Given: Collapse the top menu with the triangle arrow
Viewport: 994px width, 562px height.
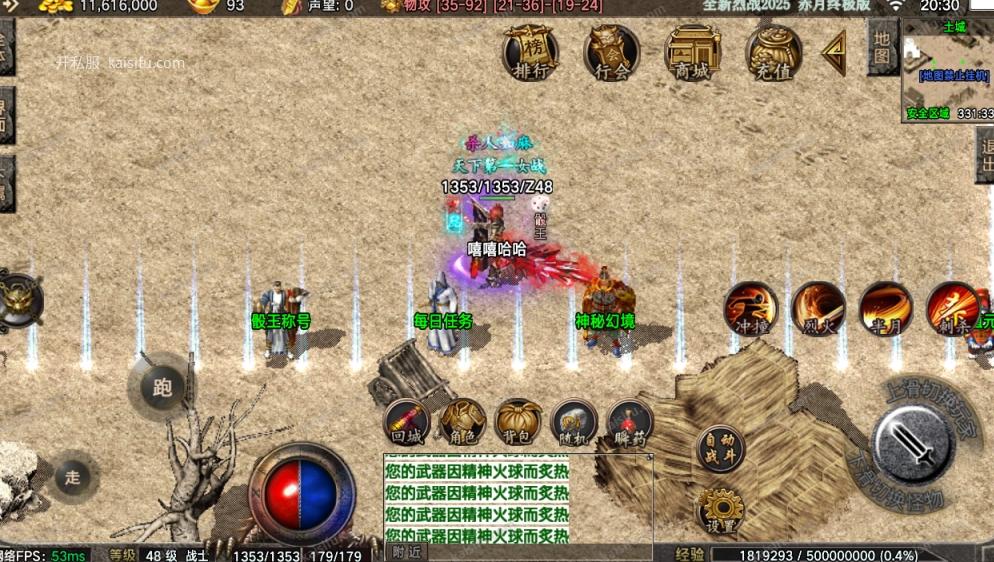Looking at the screenshot, I should (834, 53).
